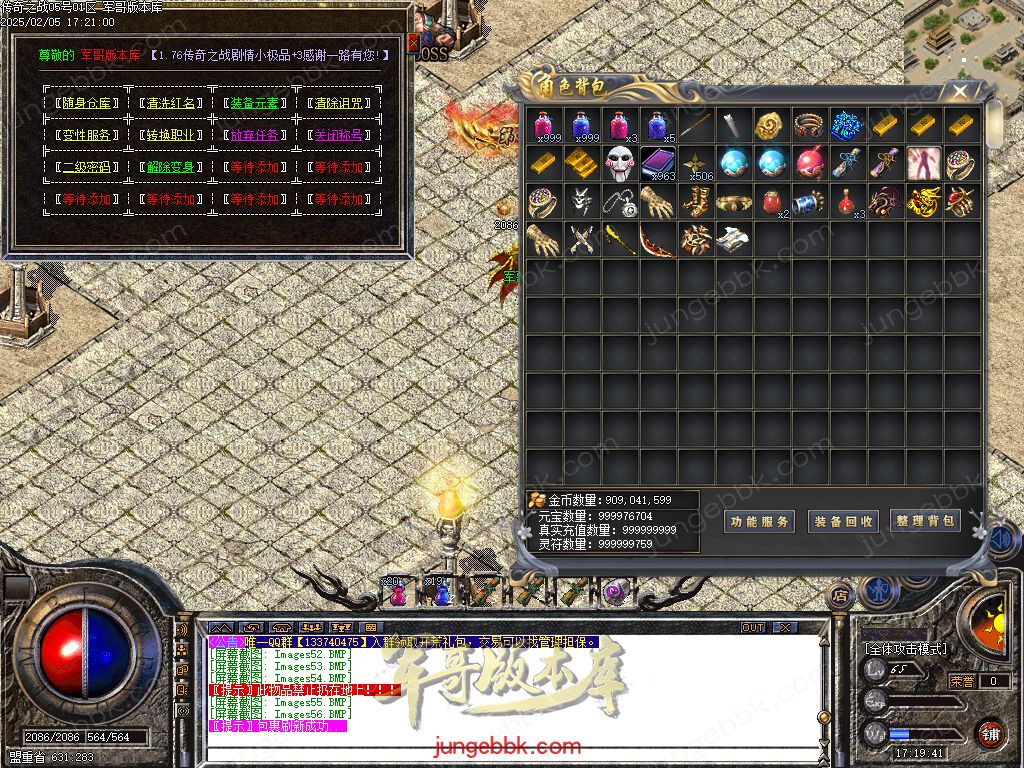
Task: Choose the 解除变身 option
Action: pos(168,167)
